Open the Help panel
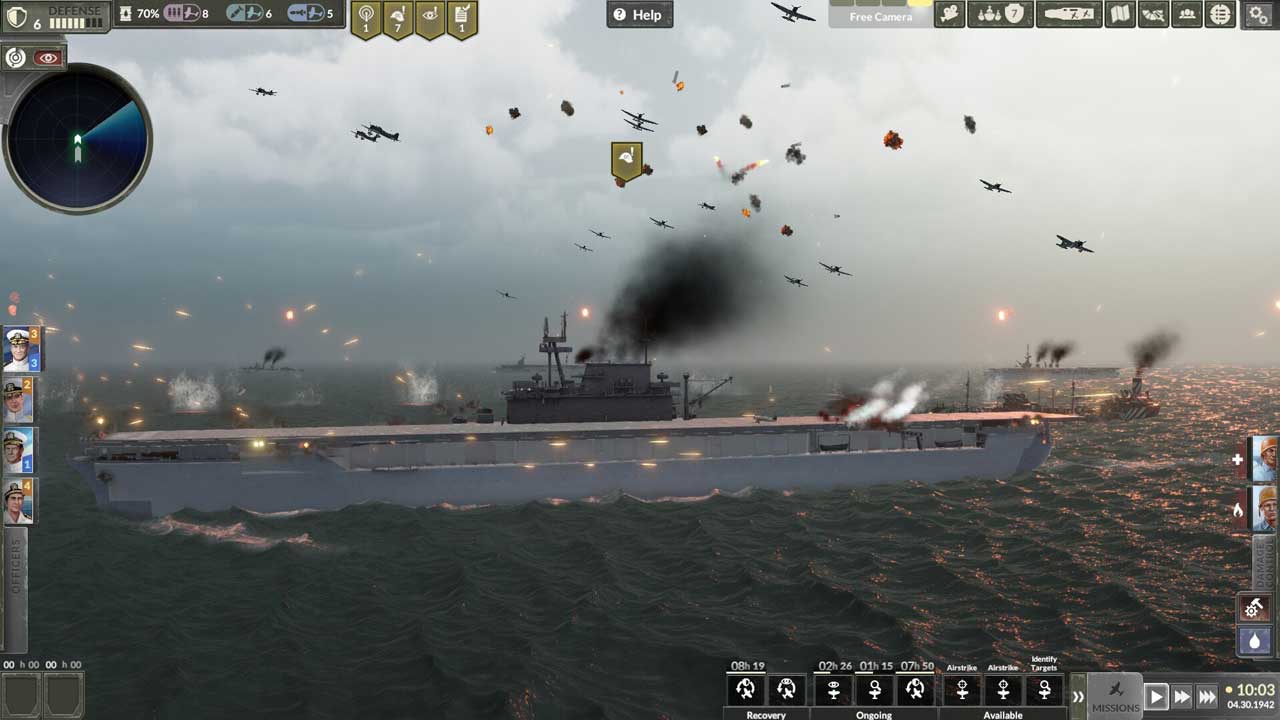Viewport: 1280px width, 720px height. [x=639, y=15]
